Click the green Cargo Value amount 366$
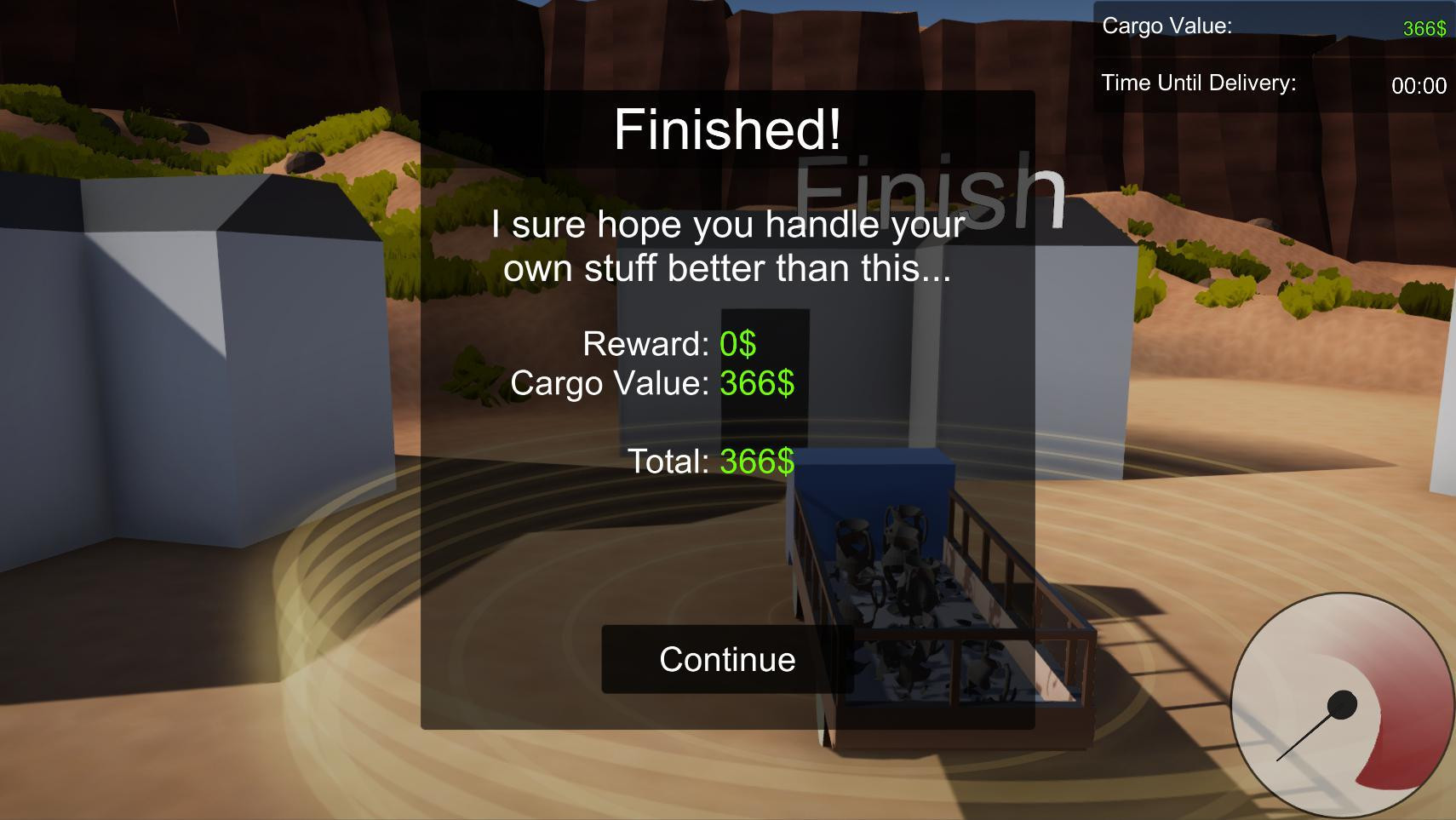1456x820 pixels. (x=1420, y=27)
